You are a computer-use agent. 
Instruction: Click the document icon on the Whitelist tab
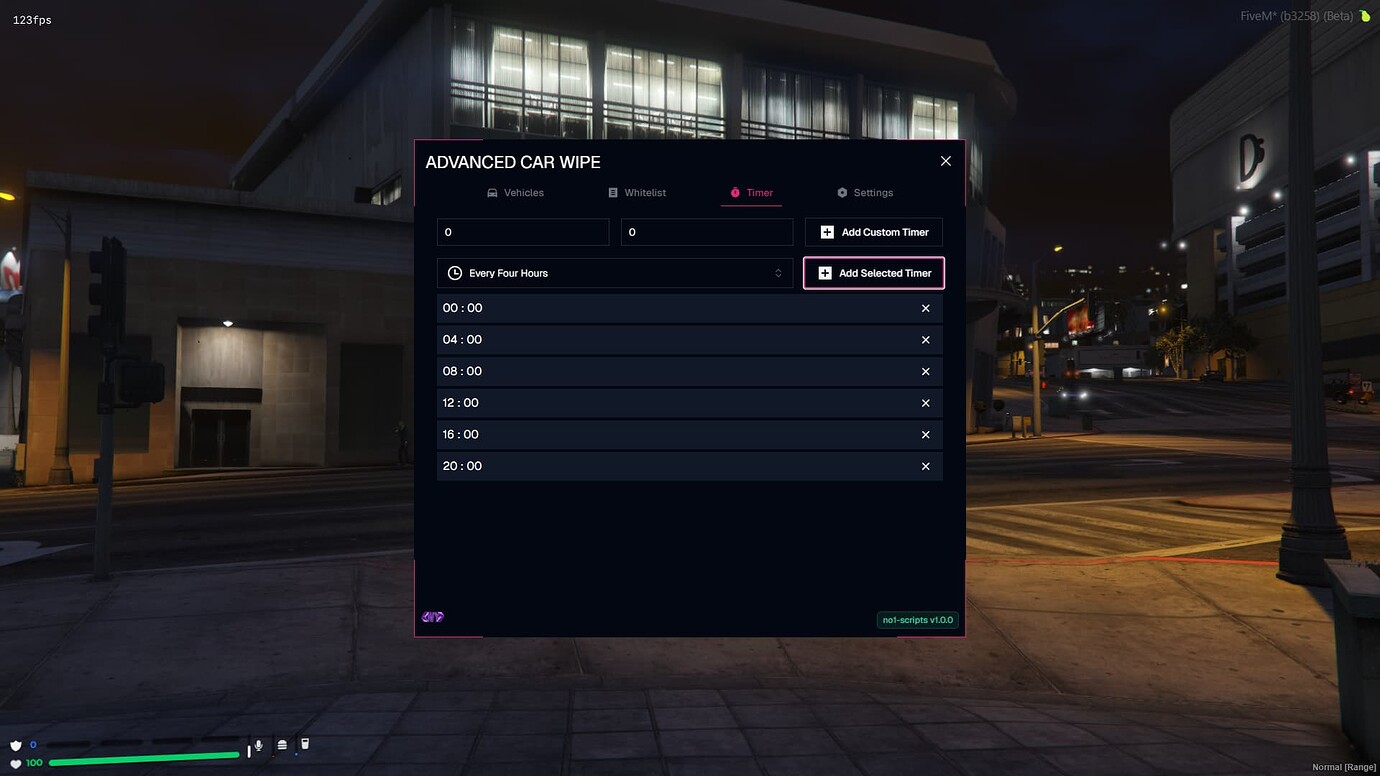tap(612, 192)
